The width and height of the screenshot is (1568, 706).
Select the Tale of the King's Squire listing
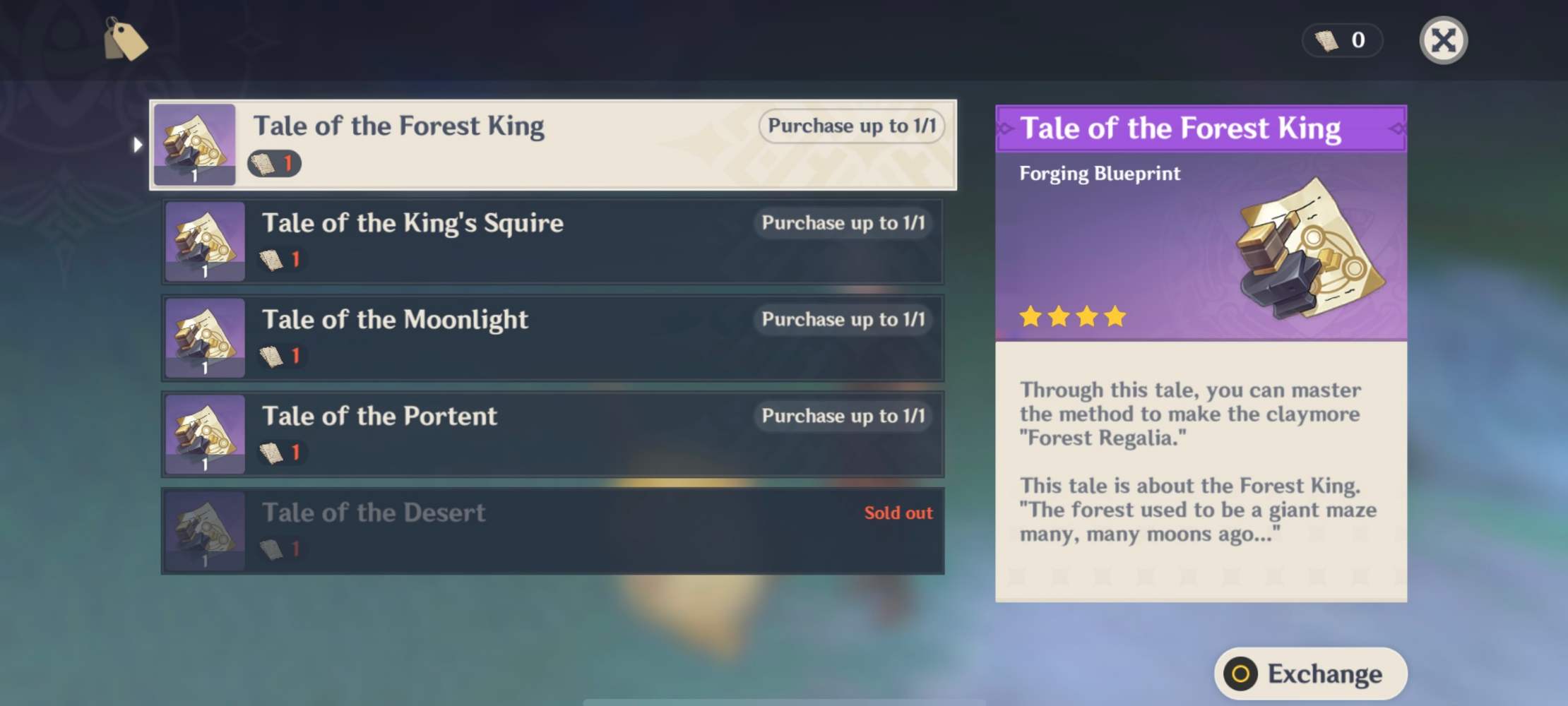[x=551, y=241]
